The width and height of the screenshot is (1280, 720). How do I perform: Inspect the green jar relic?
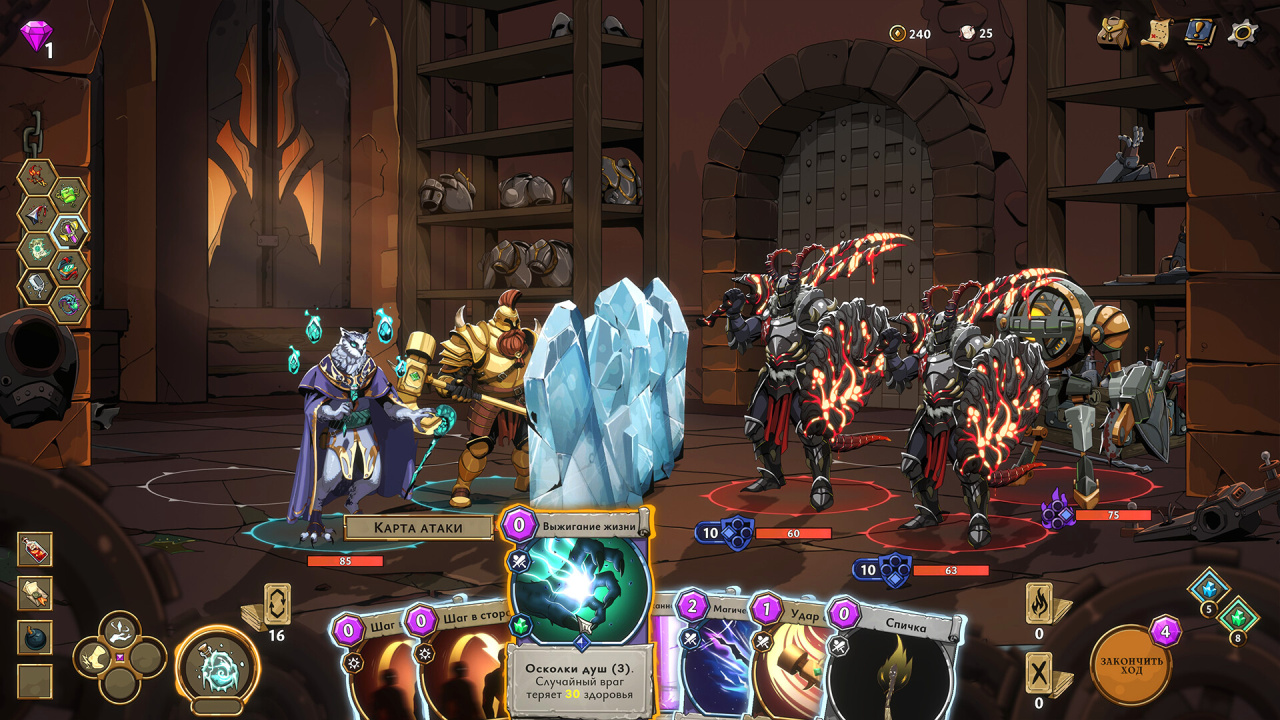[69, 195]
